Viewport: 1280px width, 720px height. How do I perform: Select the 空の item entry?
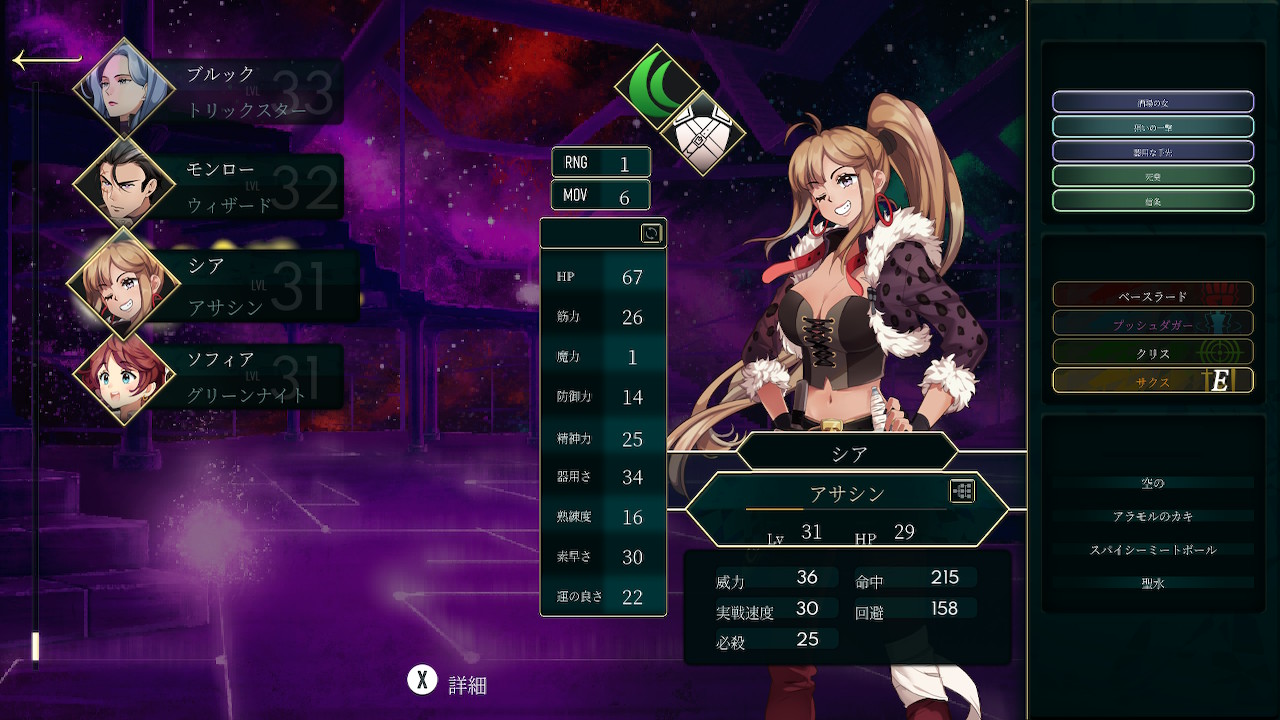coord(1152,483)
